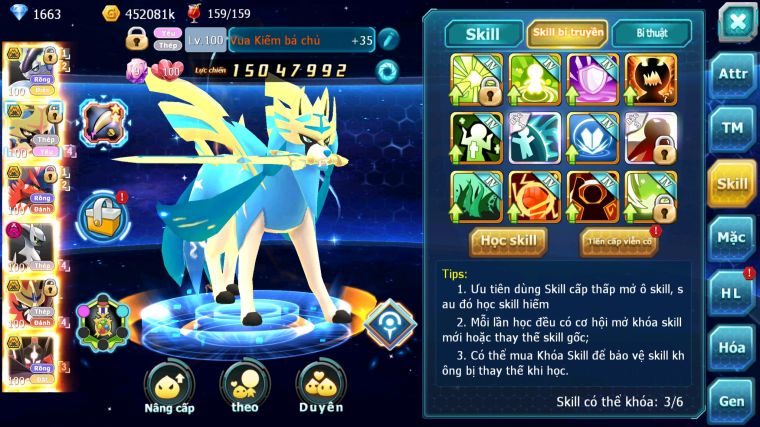Image resolution: width=760 pixels, height=427 pixels.
Task: Select the orange grinning face skill icon
Action: [651, 78]
